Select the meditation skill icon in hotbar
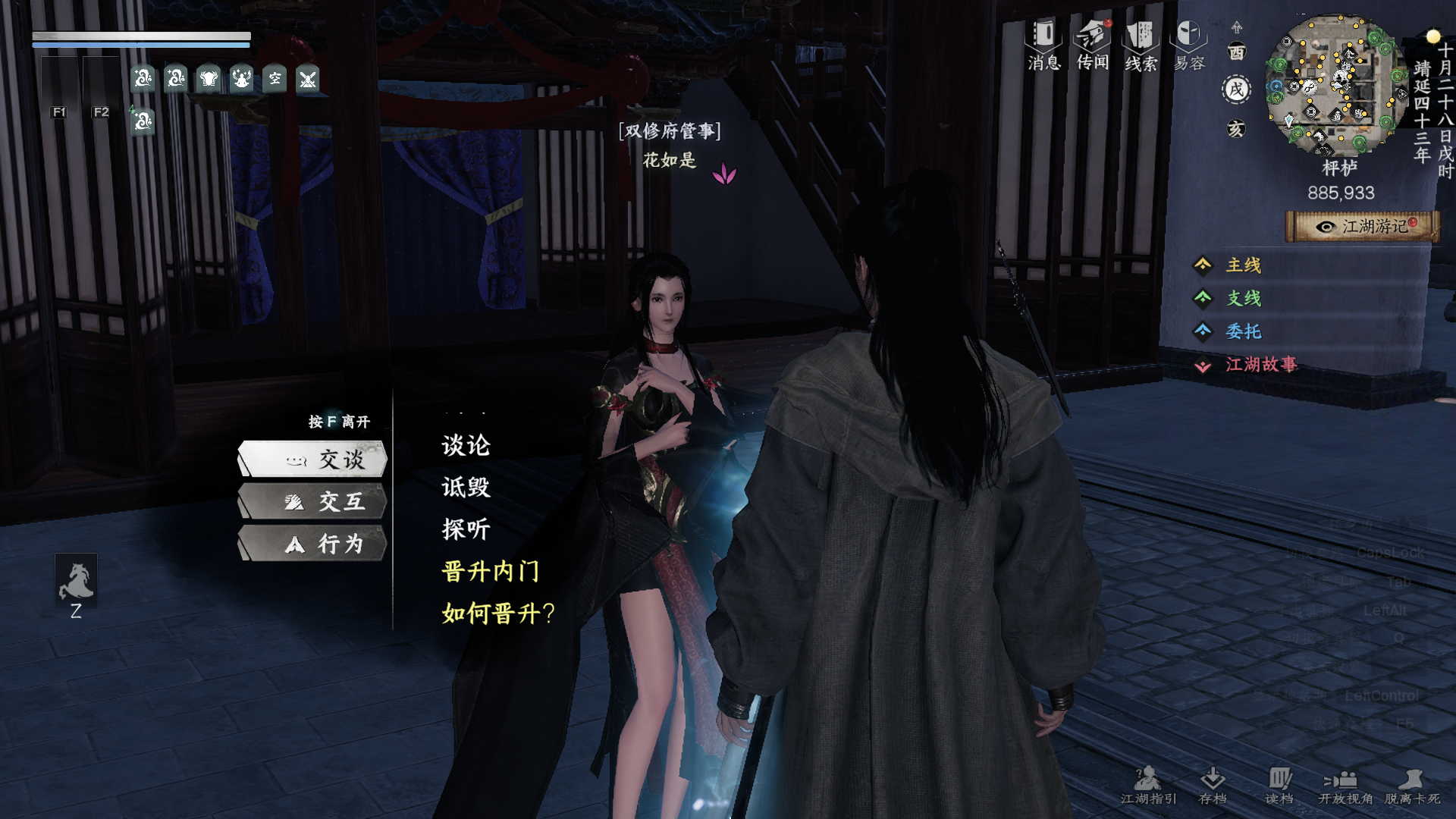Image resolution: width=1456 pixels, height=819 pixels. pos(240,79)
